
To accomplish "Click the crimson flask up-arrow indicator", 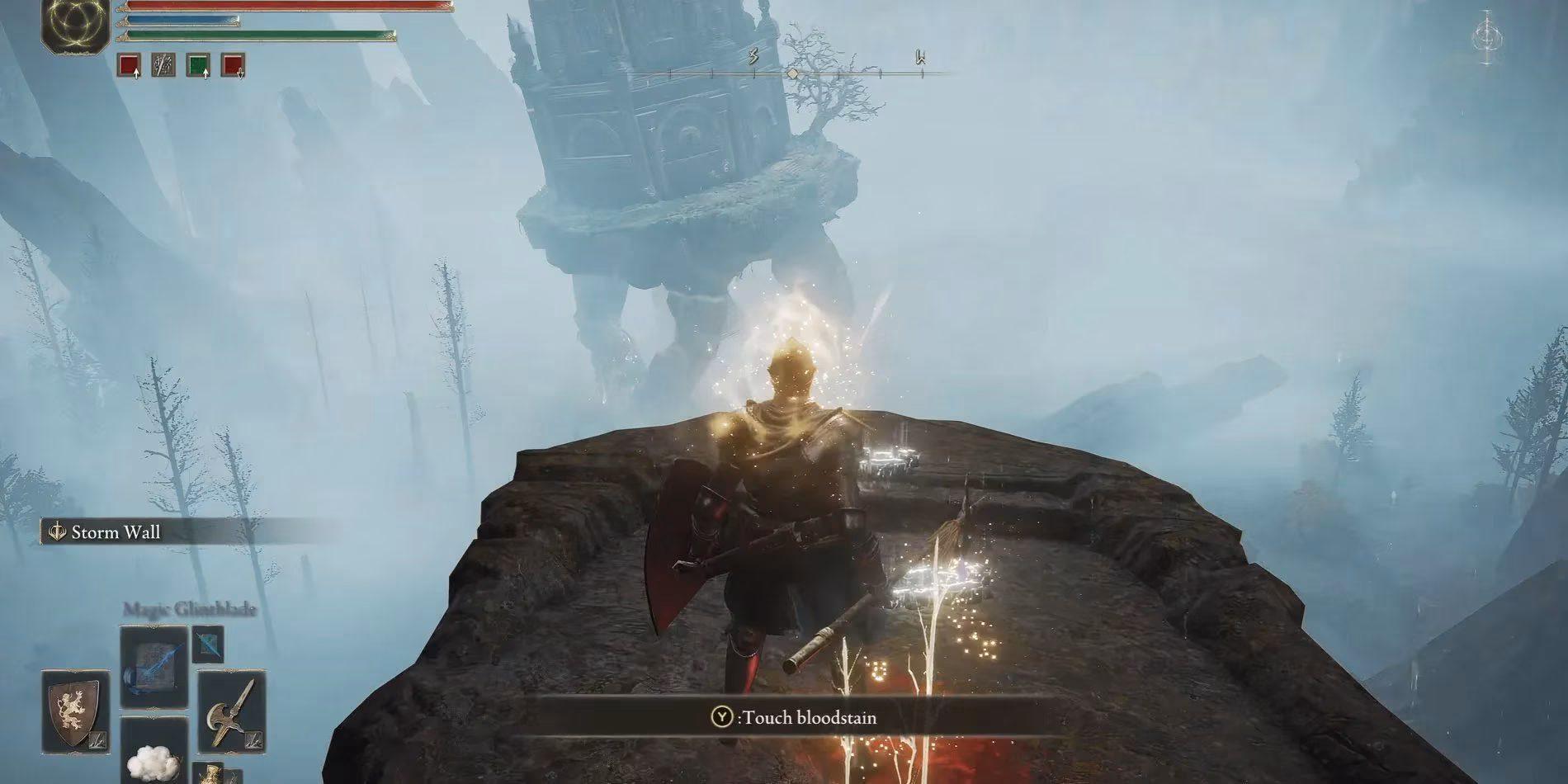I will click(x=136, y=74).
